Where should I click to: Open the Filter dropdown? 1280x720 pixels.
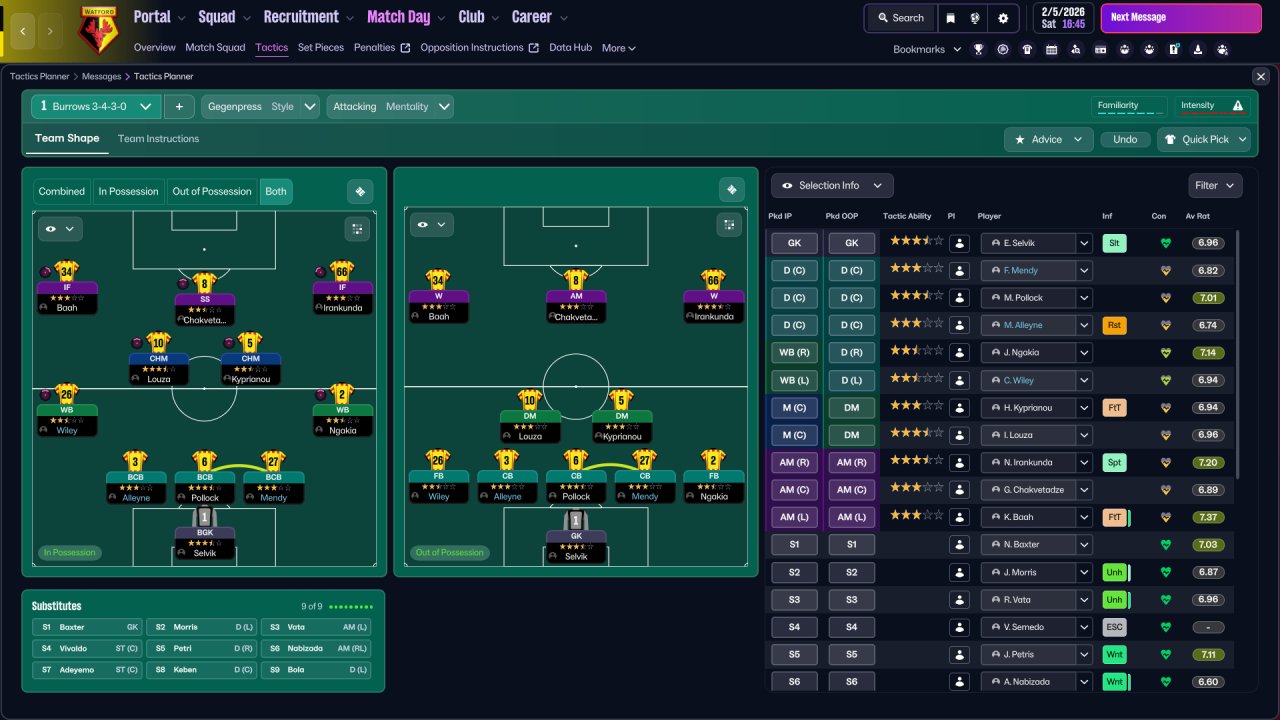tap(1215, 186)
